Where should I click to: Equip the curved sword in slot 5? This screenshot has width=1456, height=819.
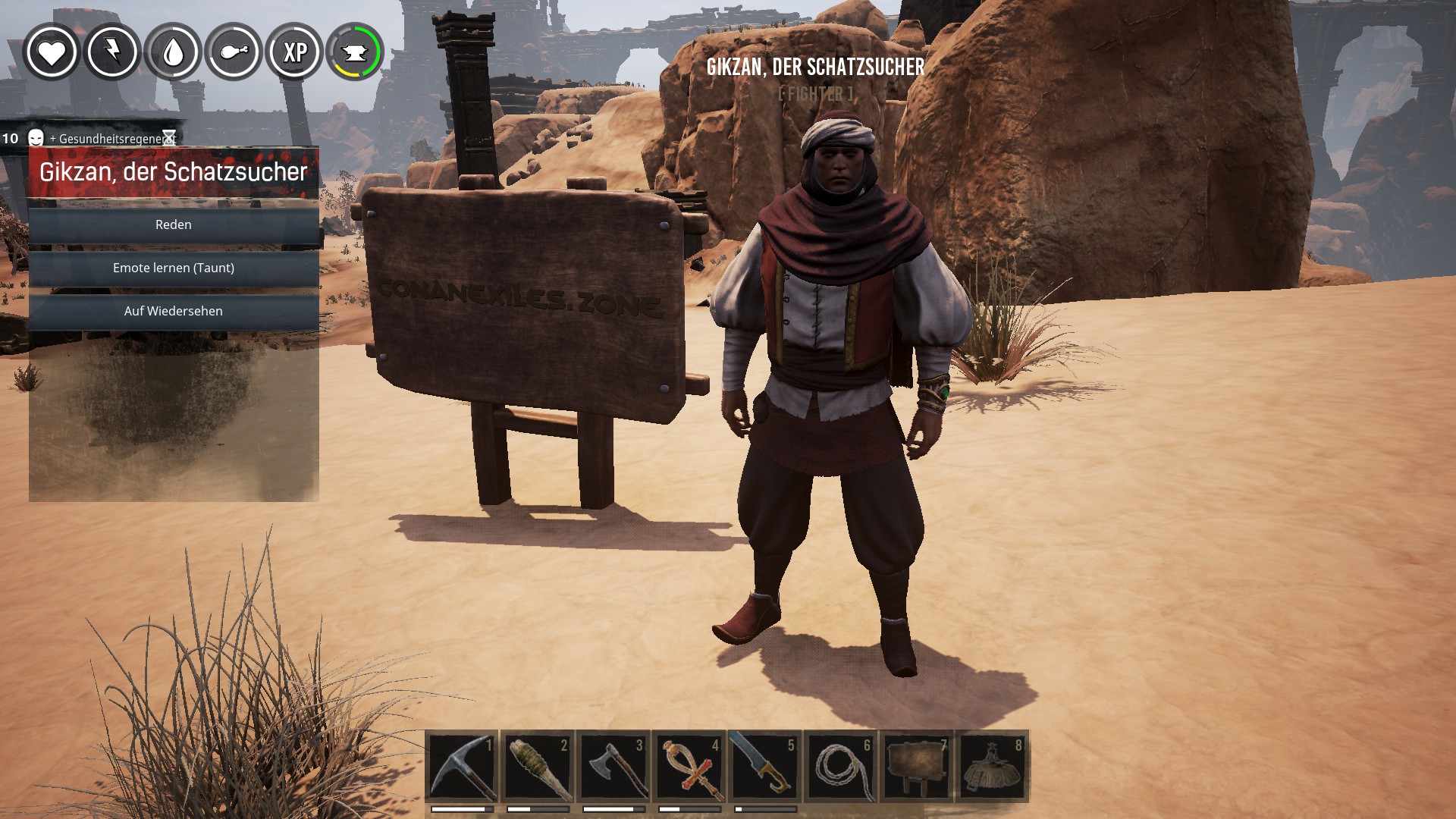tap(765, 767)
